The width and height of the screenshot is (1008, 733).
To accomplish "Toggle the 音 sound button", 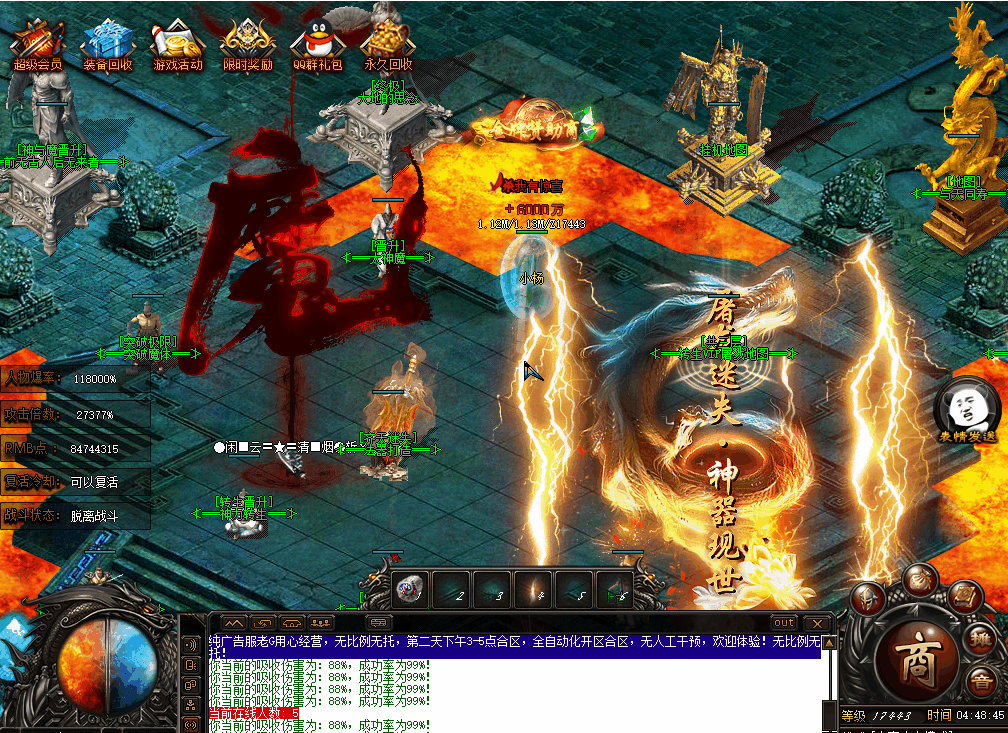I will pyautogui.click(x=982, y=684).
